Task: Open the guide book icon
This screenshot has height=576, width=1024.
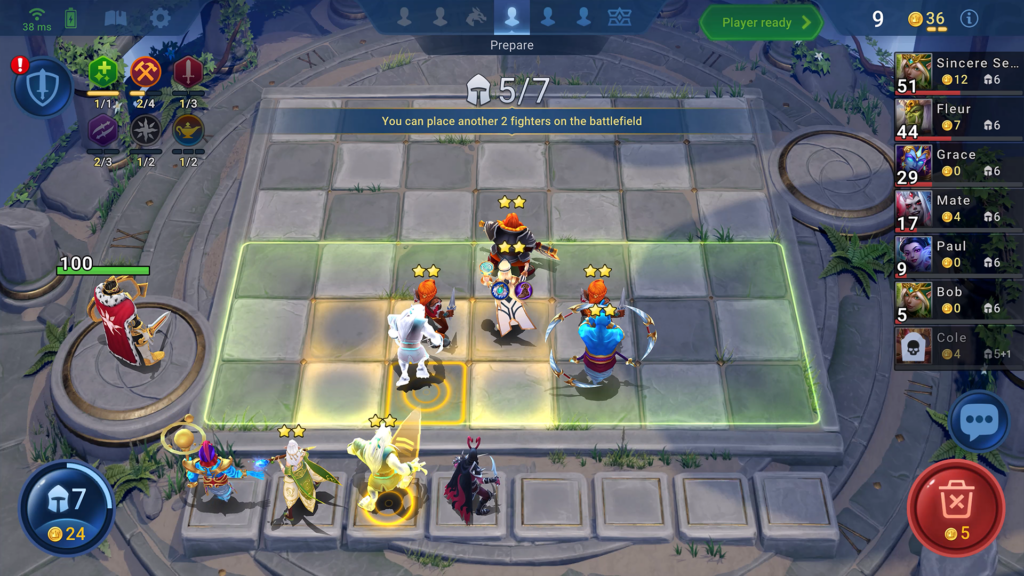Action: coord(116,18)
